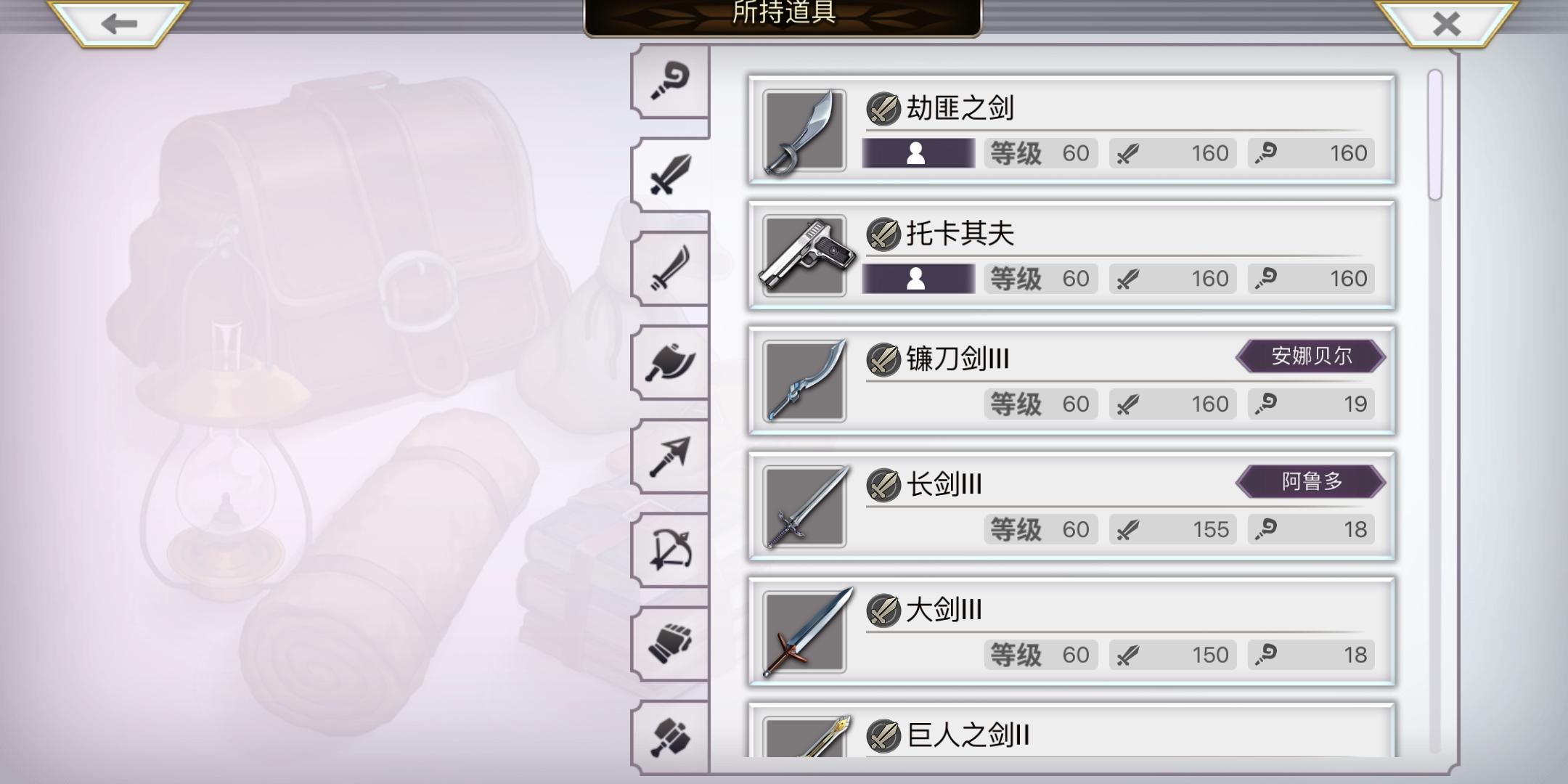Switch to the greatsword weapon tab
Viewport: 1568px width, 784px height.
pos(671,174)
